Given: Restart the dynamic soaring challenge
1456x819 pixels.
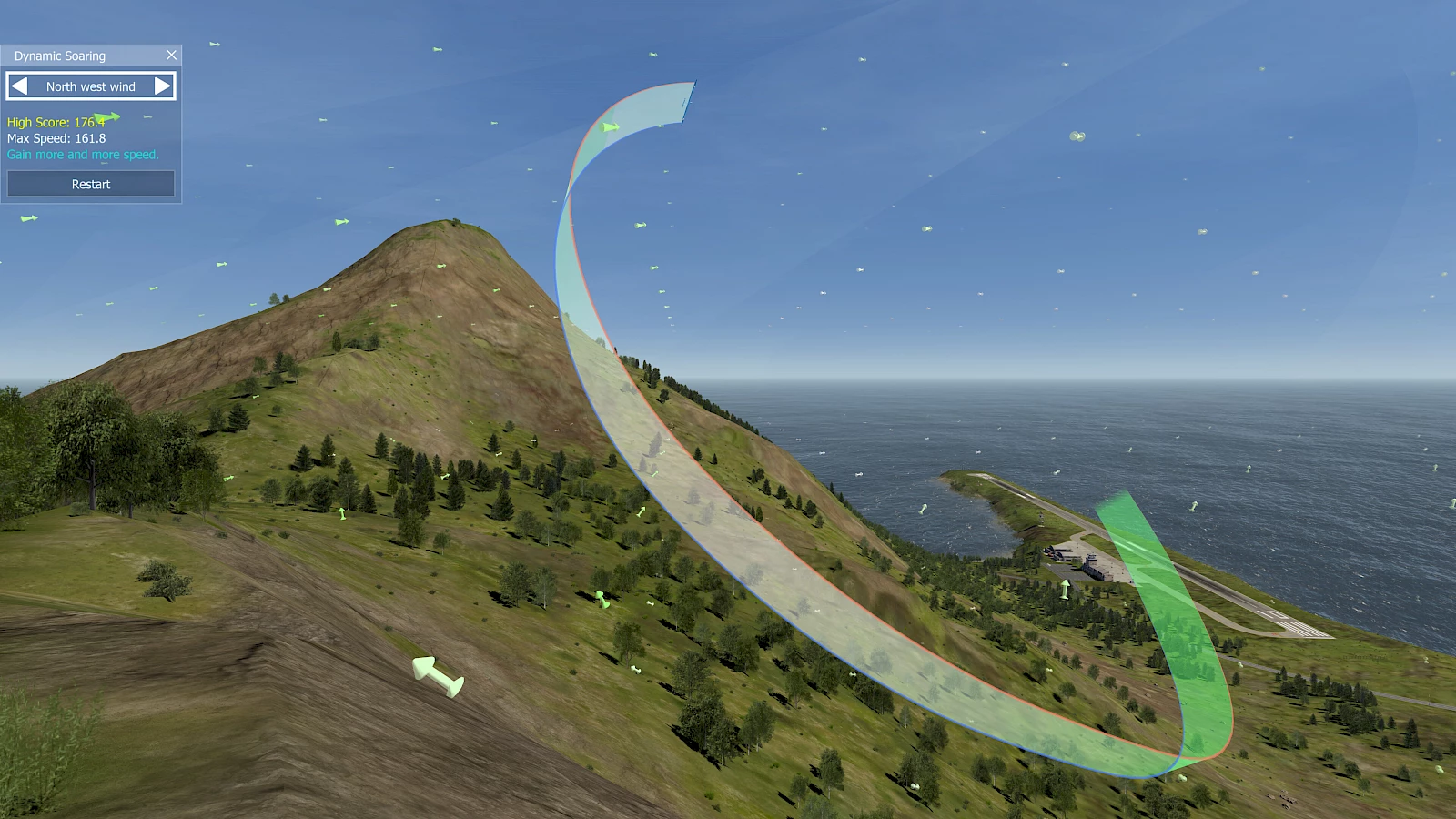Looking at the screenshot, I should click(91, 184).
